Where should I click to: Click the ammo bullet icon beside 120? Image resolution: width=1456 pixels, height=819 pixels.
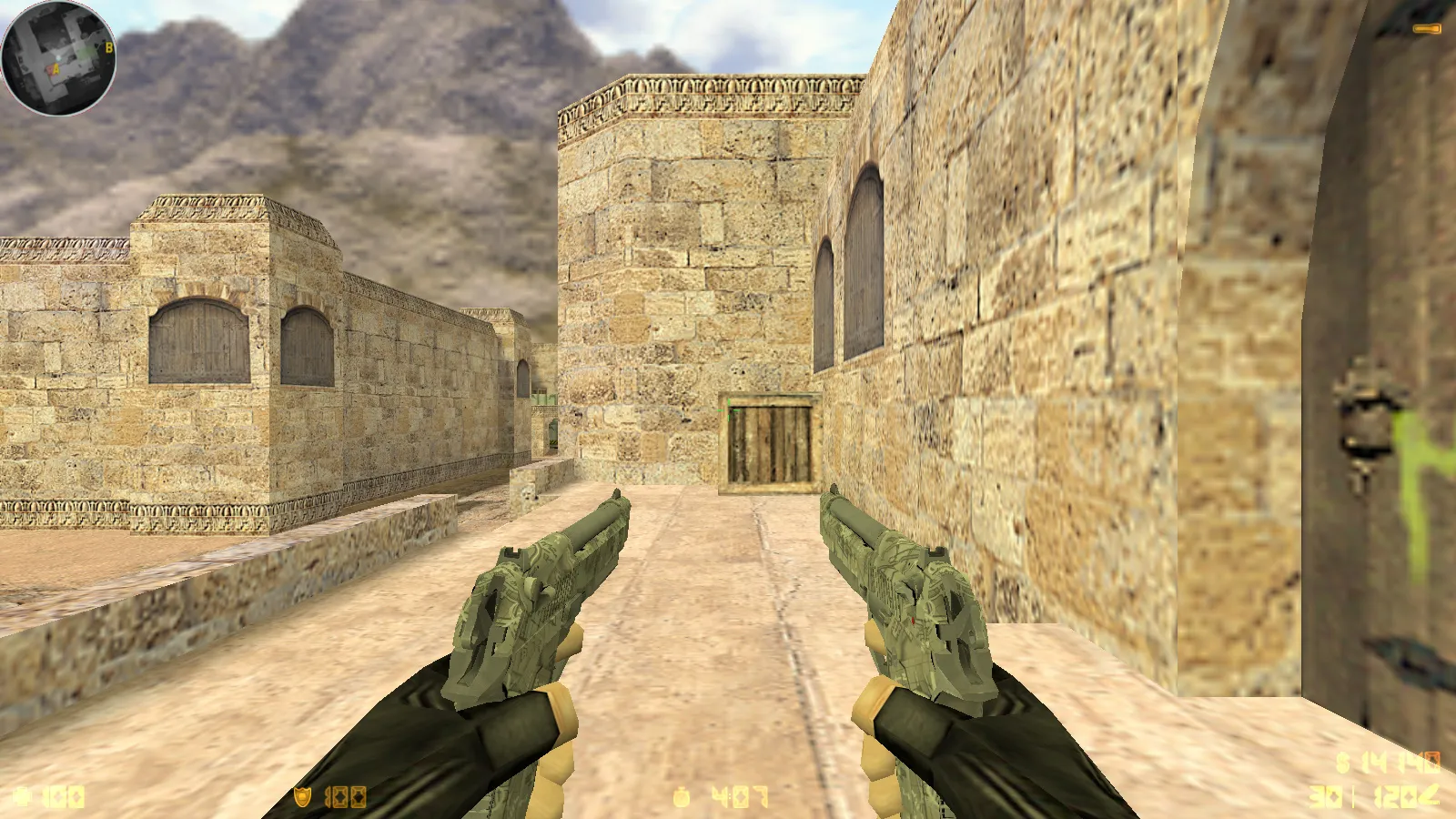(1431, 795)
